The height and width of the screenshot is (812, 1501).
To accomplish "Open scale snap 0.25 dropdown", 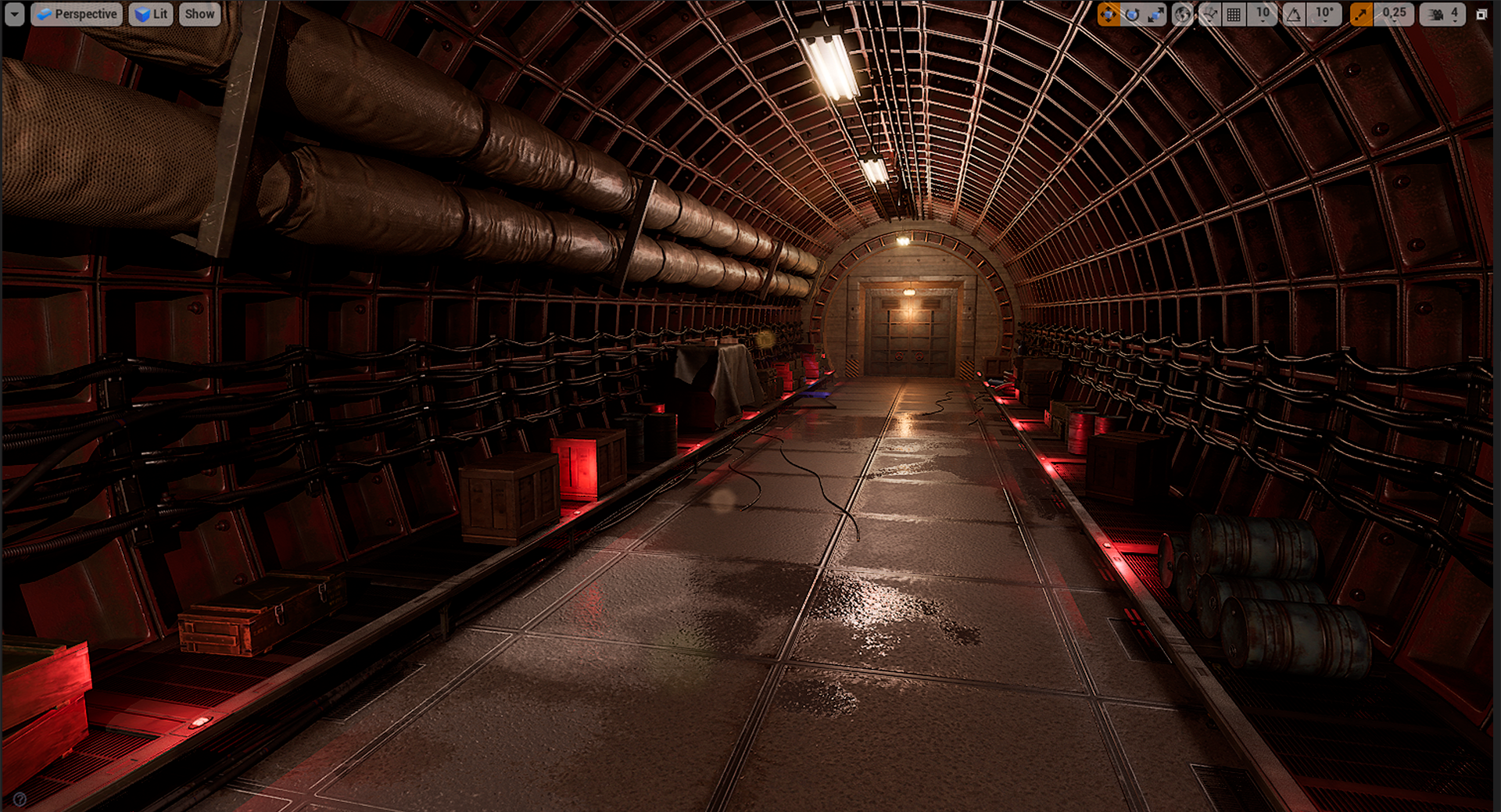I will (1394, 14).
